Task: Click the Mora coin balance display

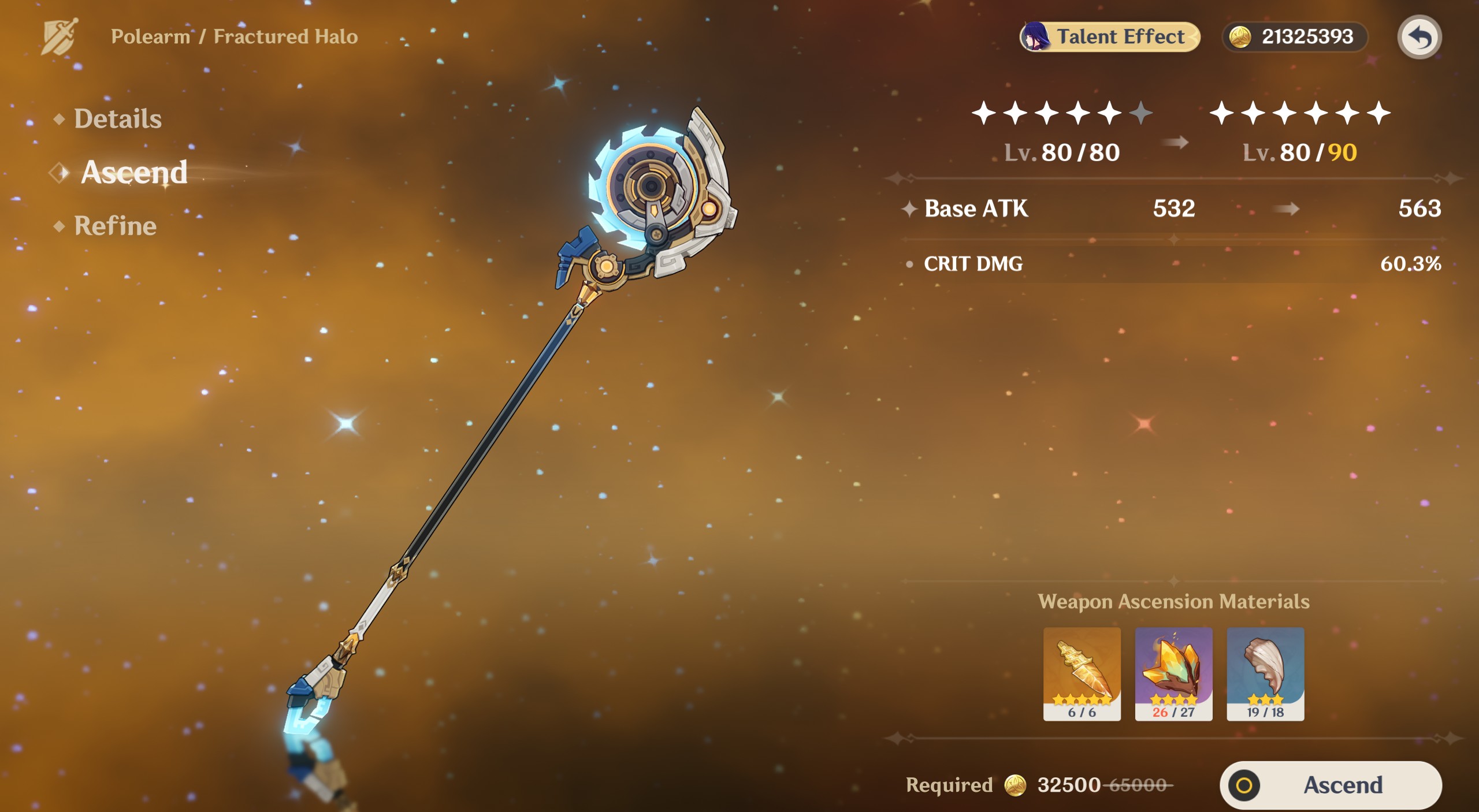Action: pos(1294,37)
